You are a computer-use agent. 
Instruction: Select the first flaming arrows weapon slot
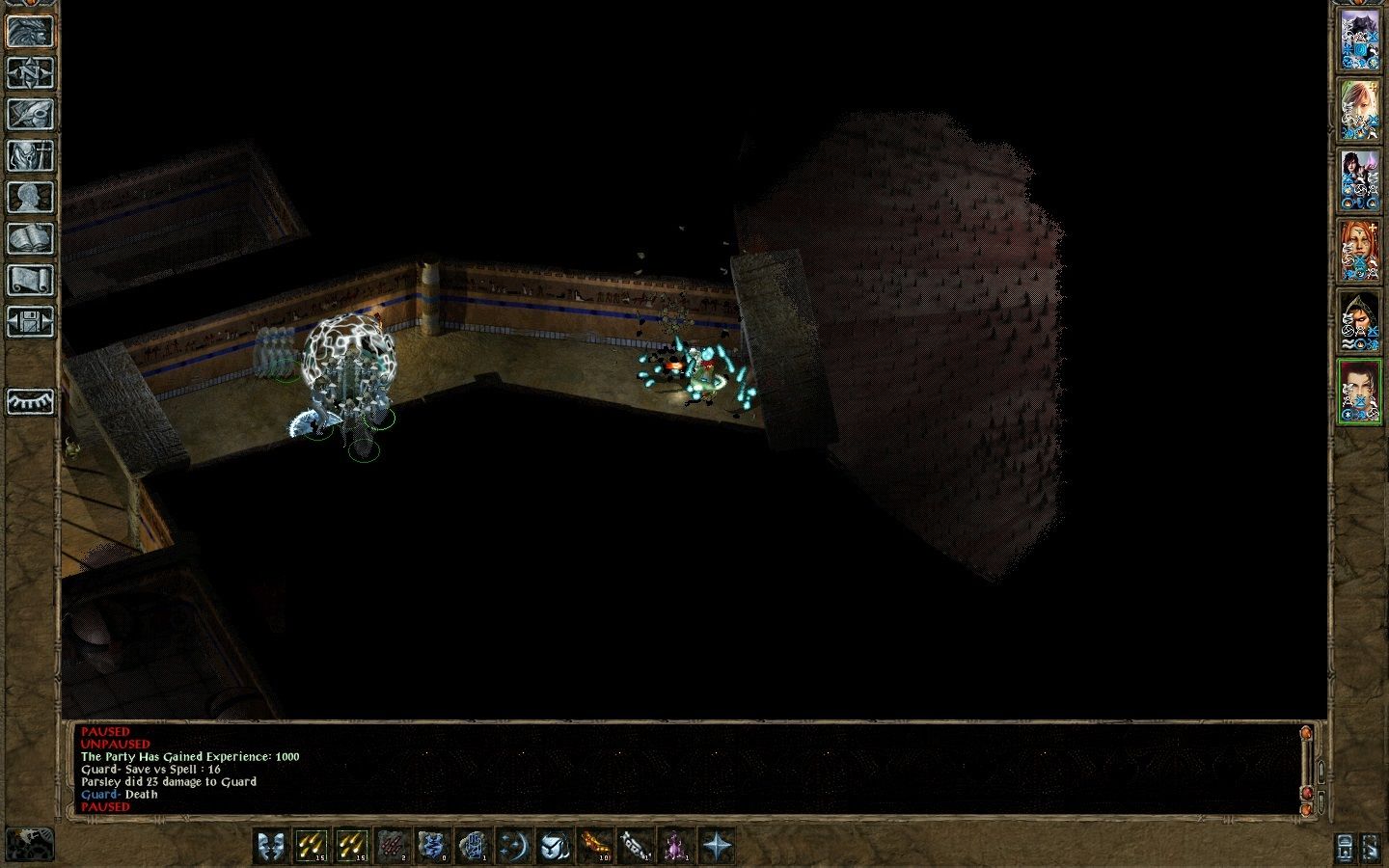pos(310,846)
